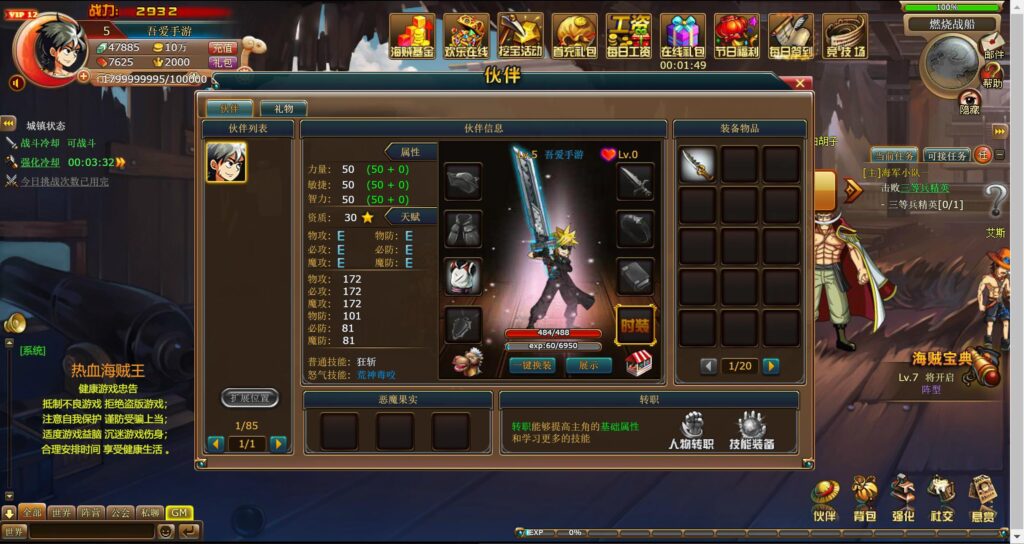Open the 天赋 talent button
Viewport: 1024px width, 544px height.
[410, 216]
